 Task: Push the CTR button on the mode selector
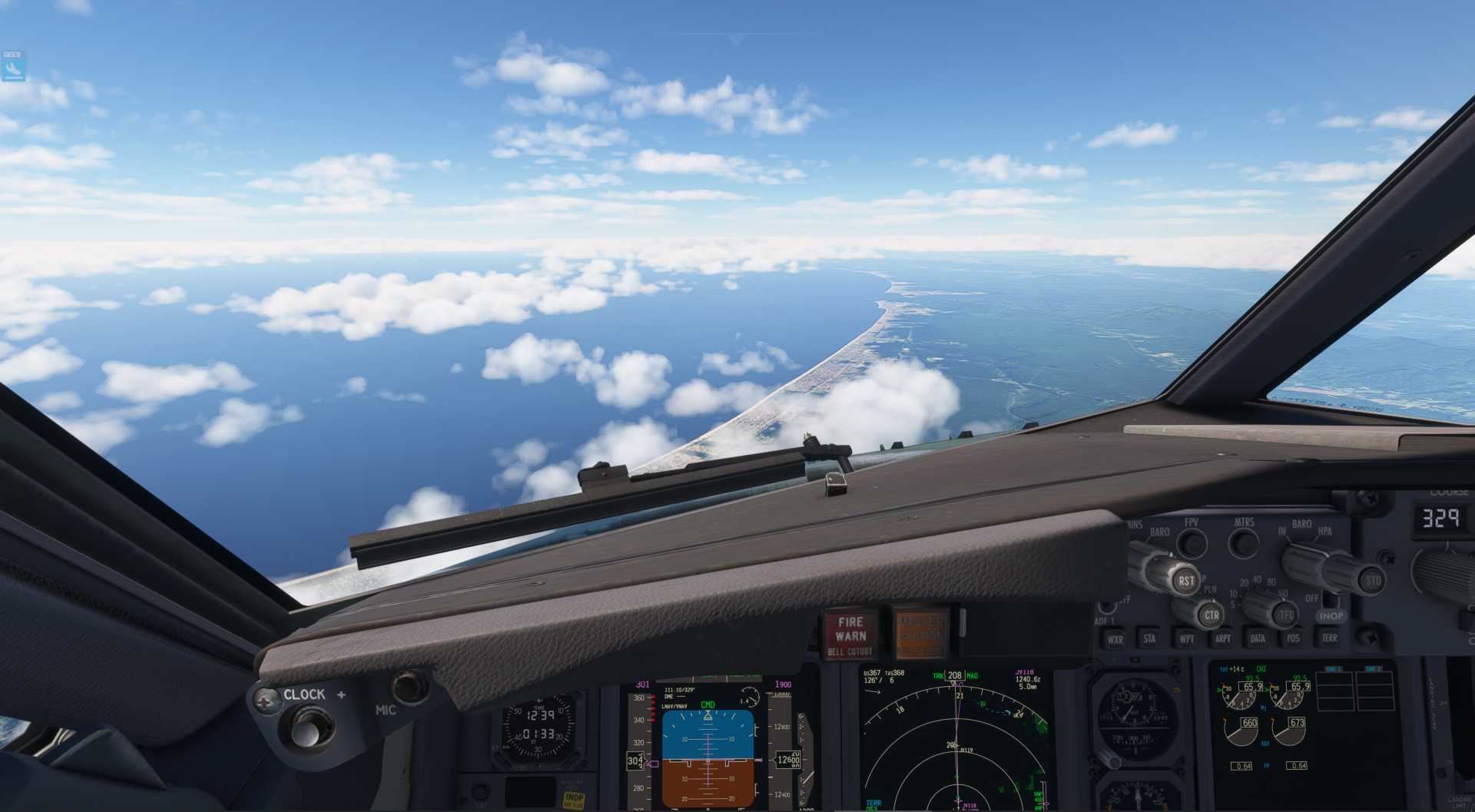point(1211,615)
